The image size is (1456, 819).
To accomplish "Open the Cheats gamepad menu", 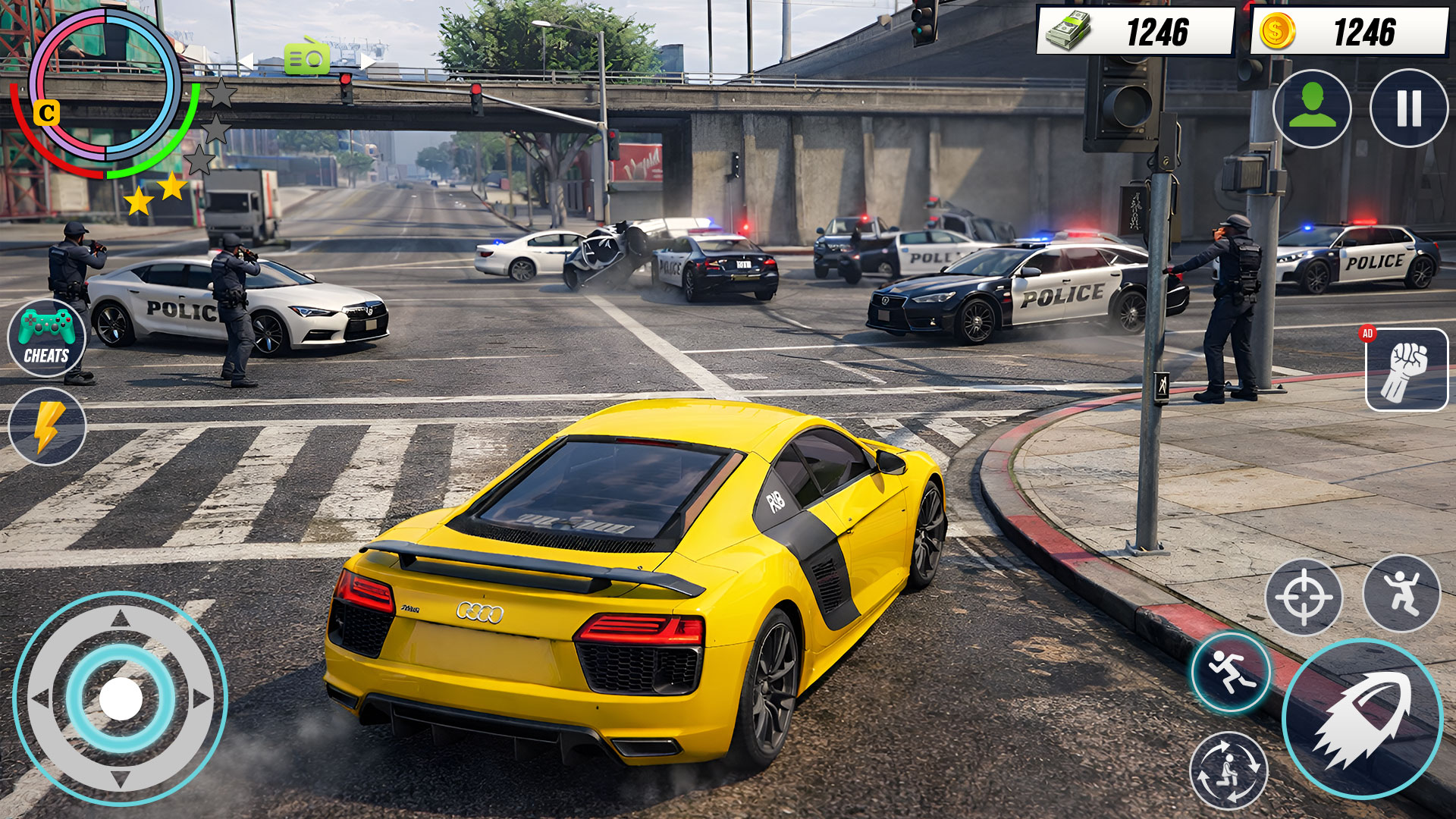I will point(46,338).
